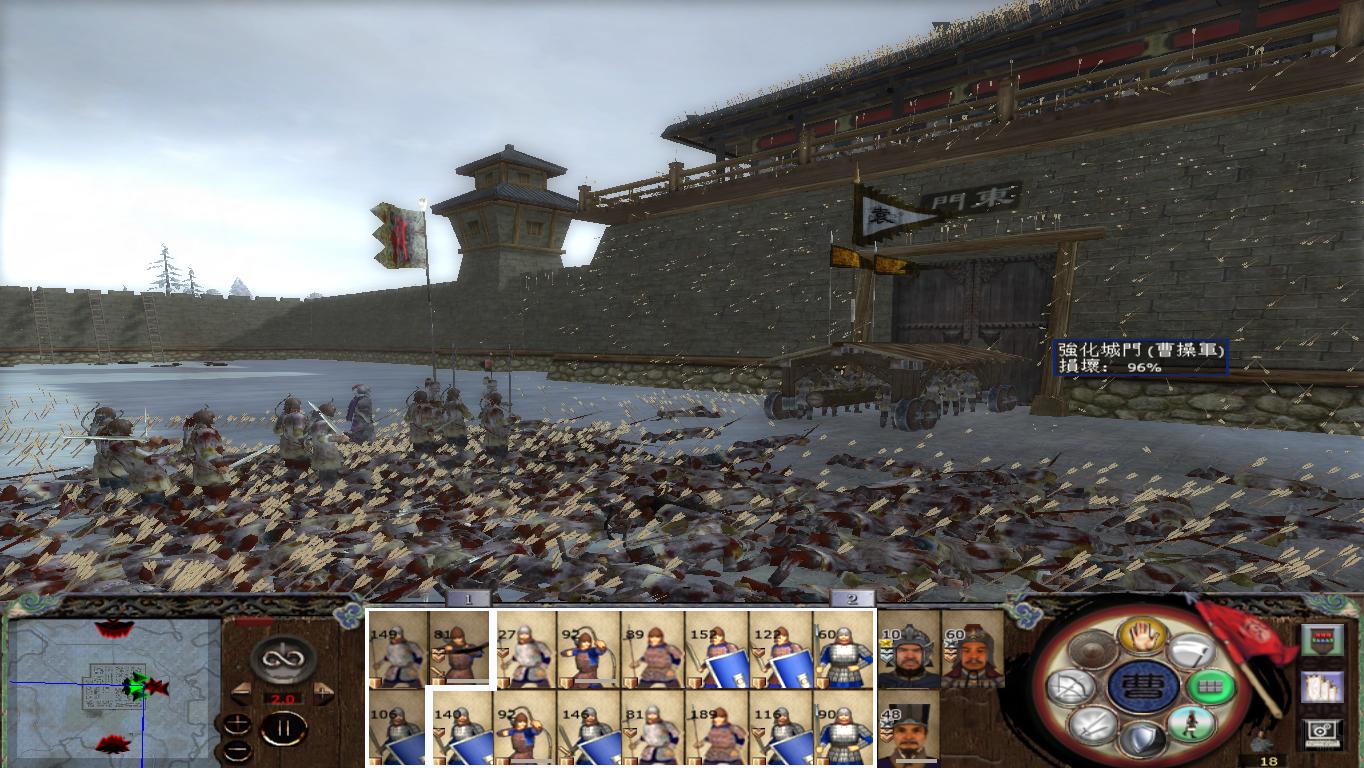The width and height of the screenshot is (1364, 768).
Task: Select the halberd special ability icon
Action: pos(1191,652)
